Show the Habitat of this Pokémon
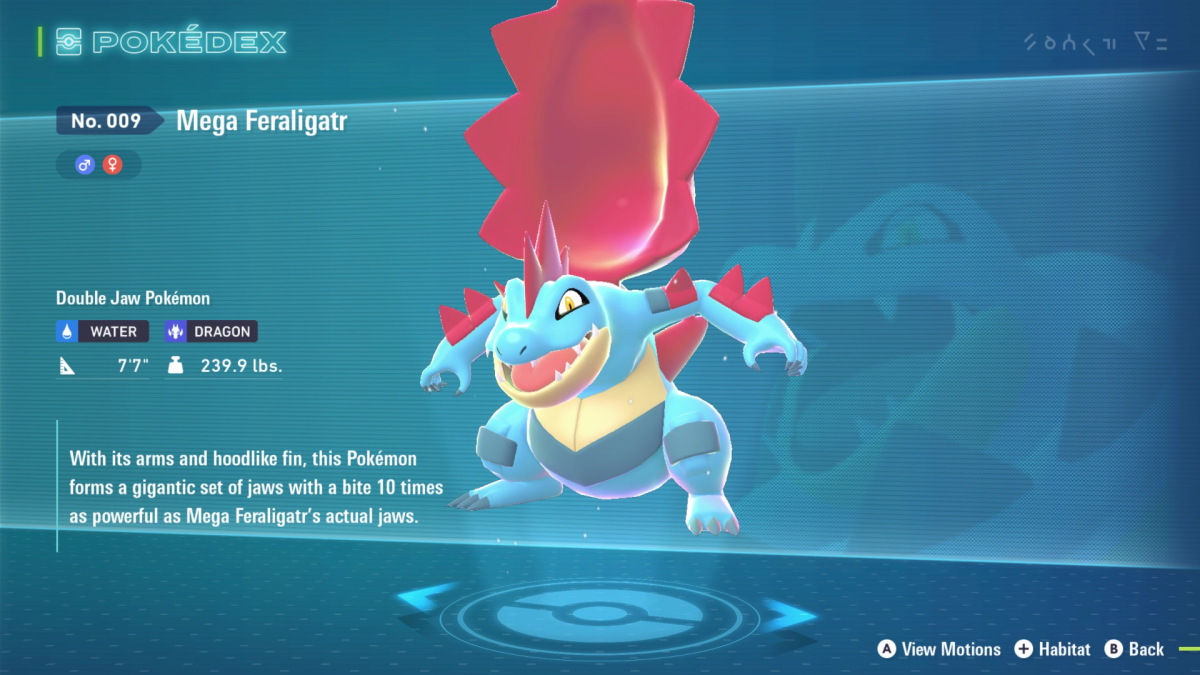 pos(1052,649)
